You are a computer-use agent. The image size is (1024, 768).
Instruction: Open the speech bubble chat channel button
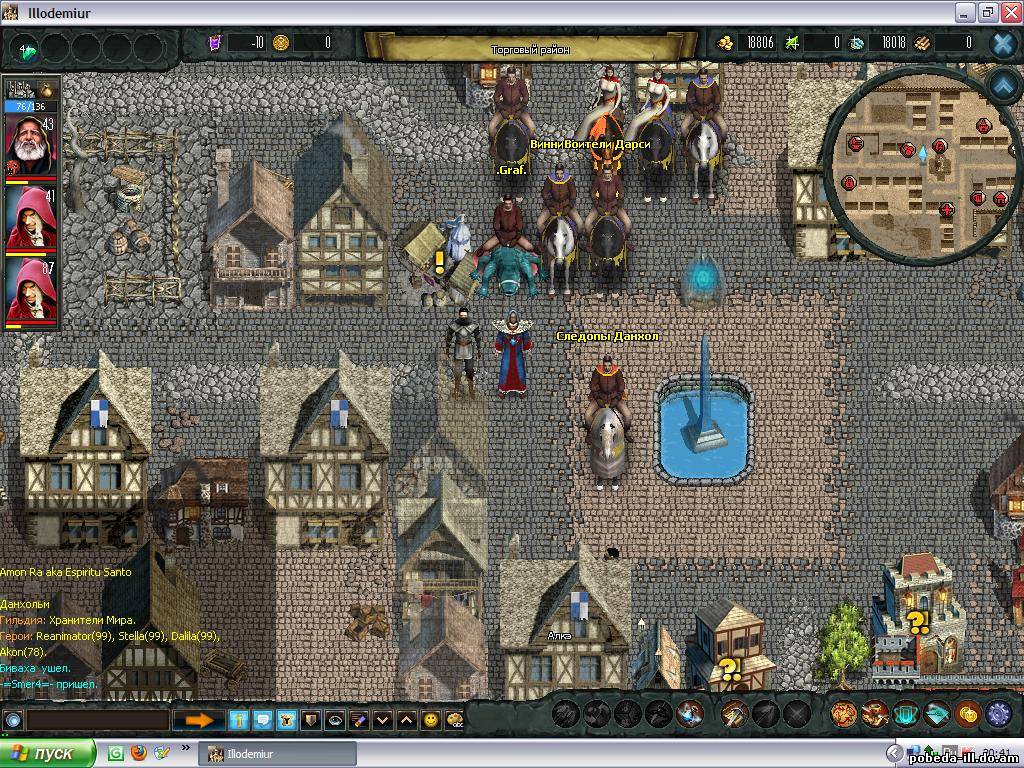262,719
